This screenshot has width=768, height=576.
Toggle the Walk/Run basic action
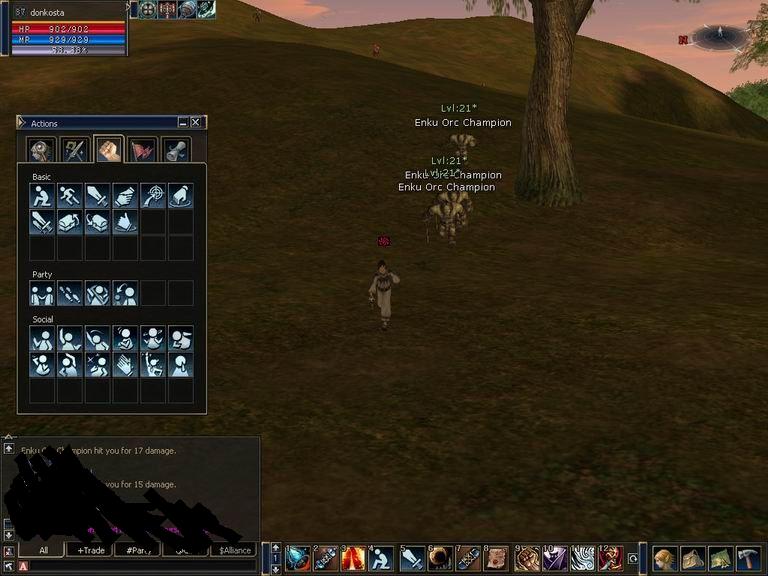tap(69, 196)
